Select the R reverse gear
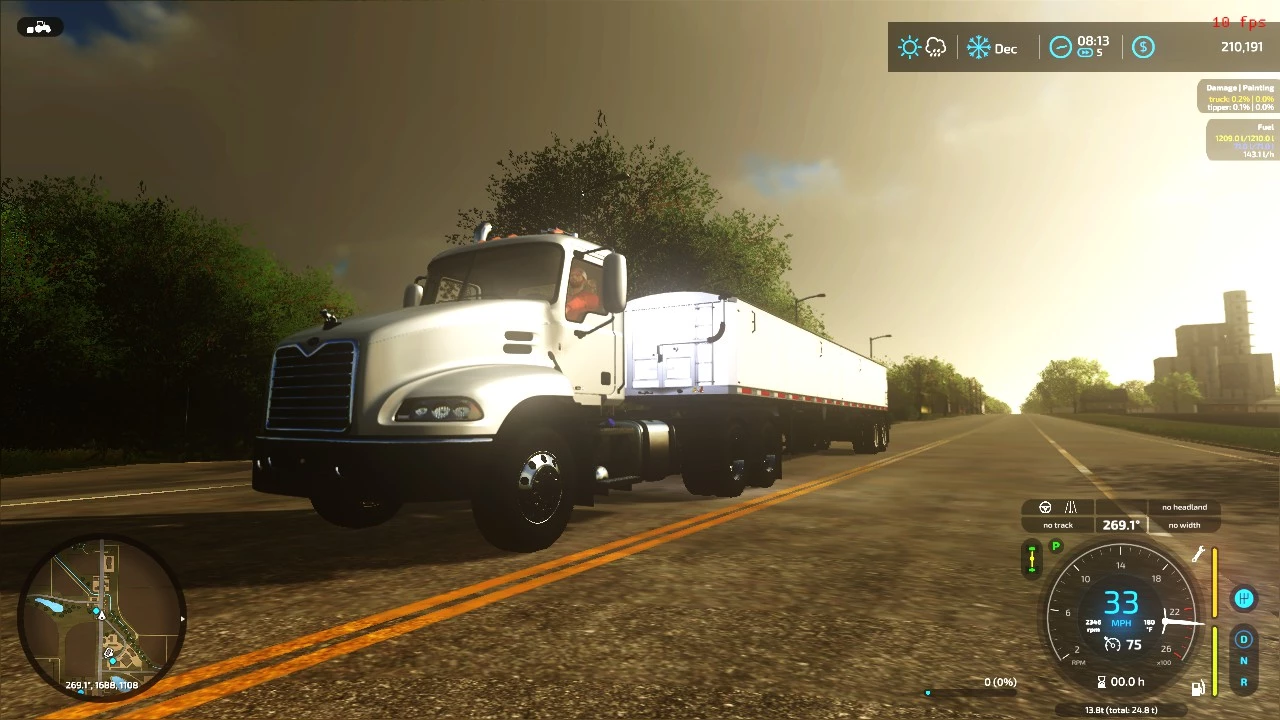1280x720 pixels. pos(1244,682)
